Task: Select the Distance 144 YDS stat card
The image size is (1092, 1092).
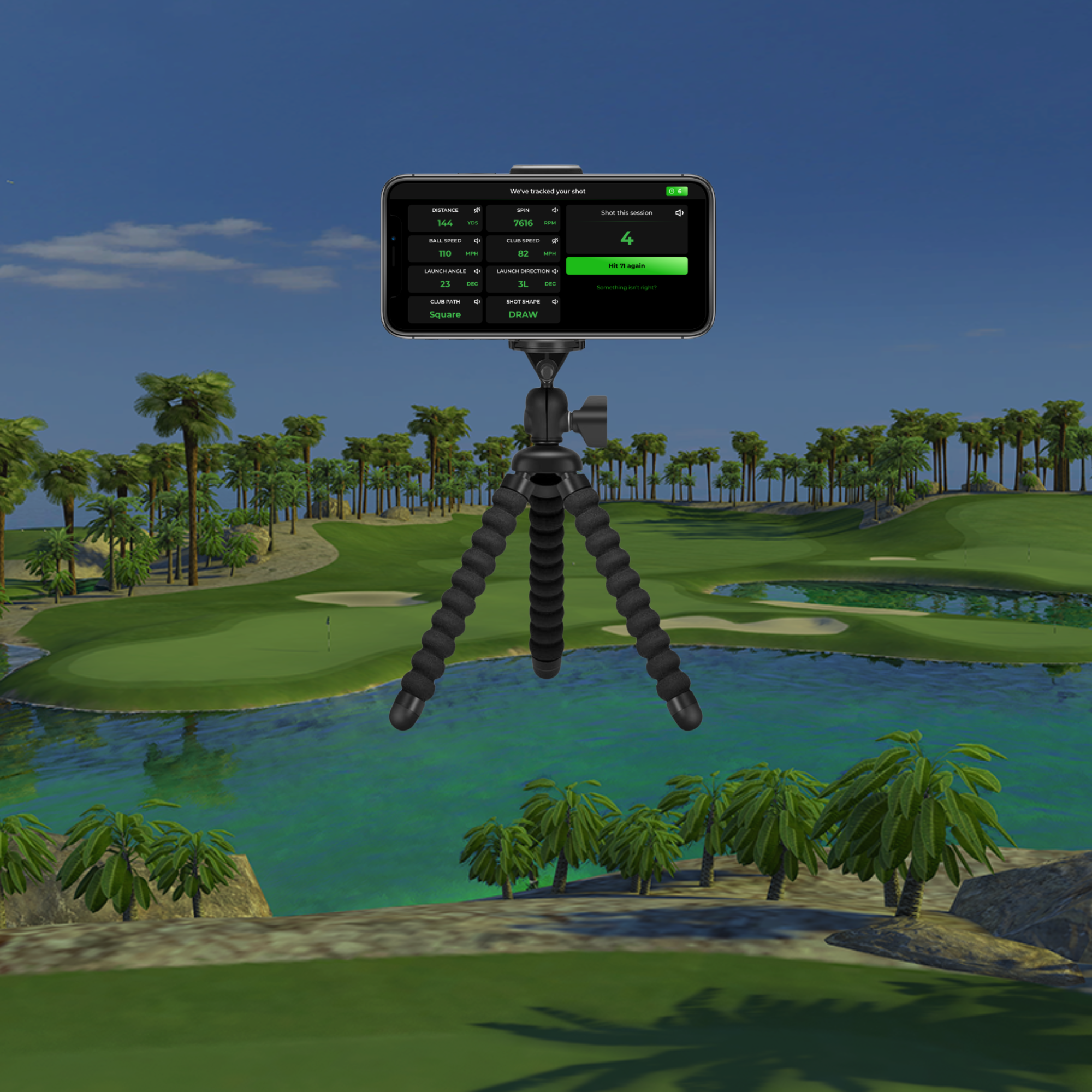Action: point(445,218)
